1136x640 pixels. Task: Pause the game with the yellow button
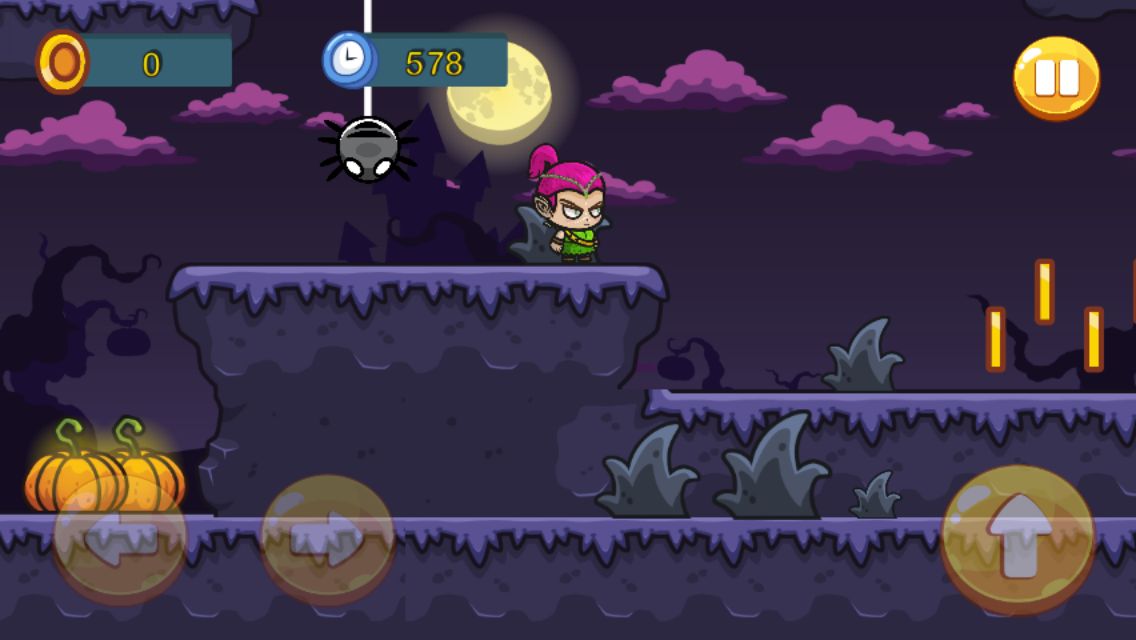click(1056, 77)
